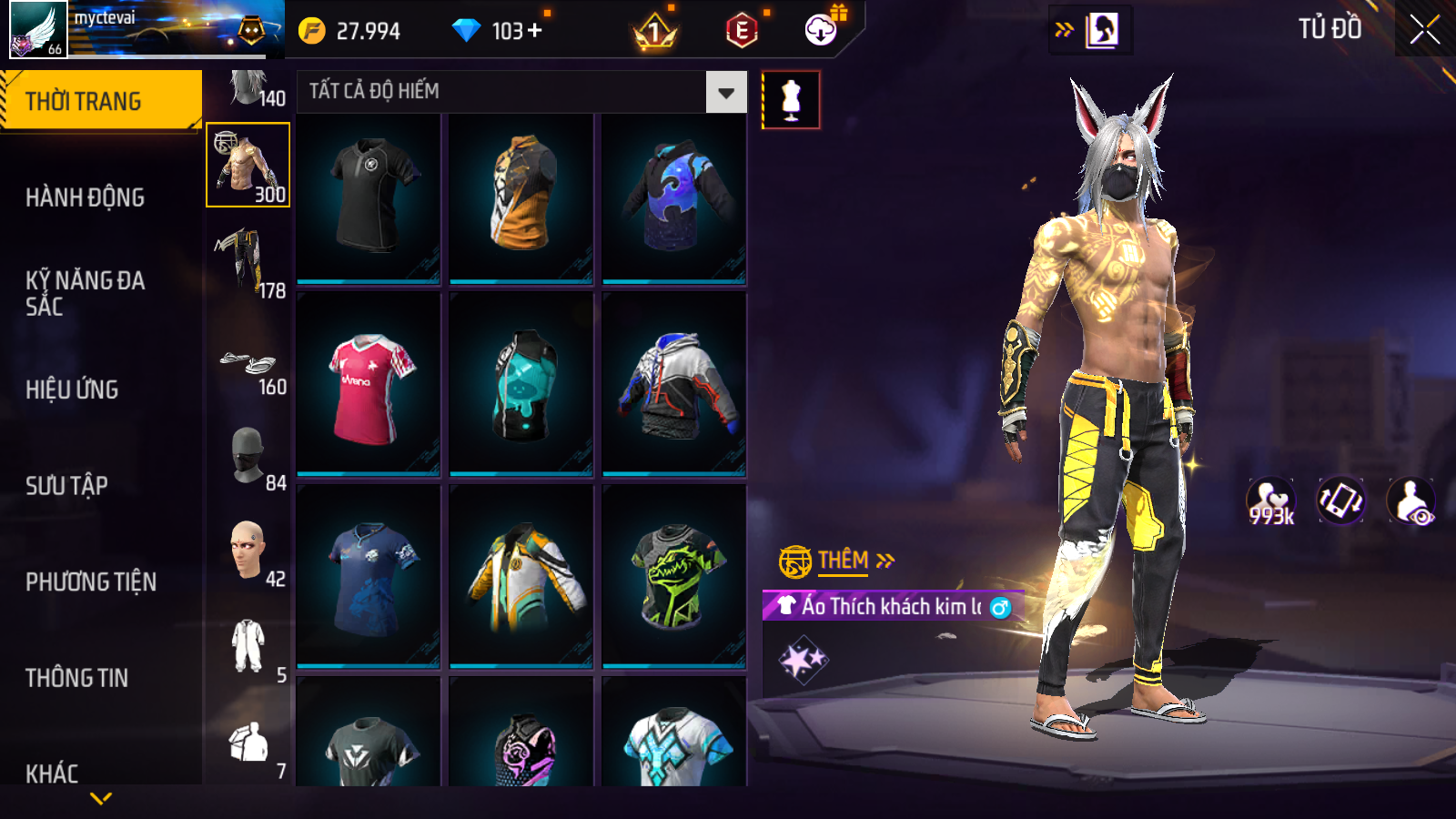Toggle the mannequin preview button
1456x819 pixels.
pyautogui.click(x=791, y=100)
